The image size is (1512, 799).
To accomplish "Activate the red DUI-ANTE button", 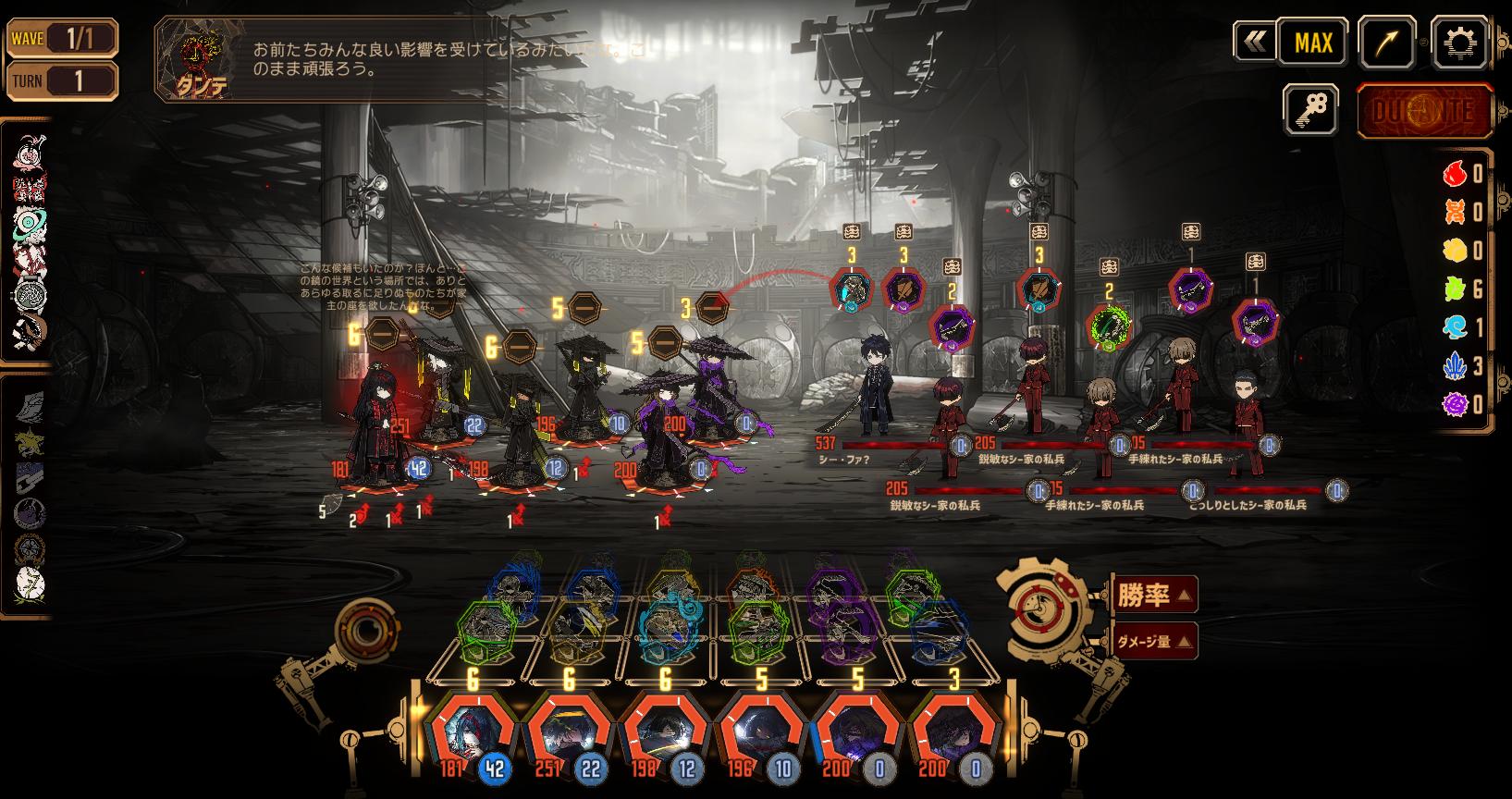I will pyautogui.click(x=1424, y=111).
